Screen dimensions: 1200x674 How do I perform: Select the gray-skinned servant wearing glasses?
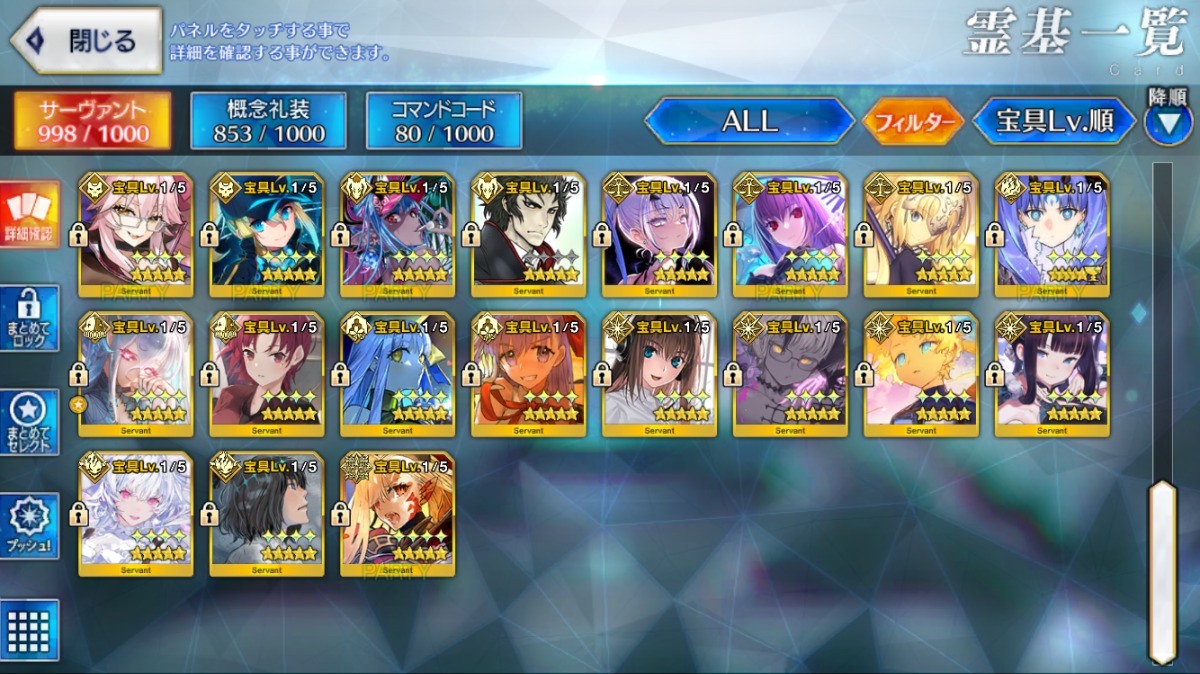(790, 375)
